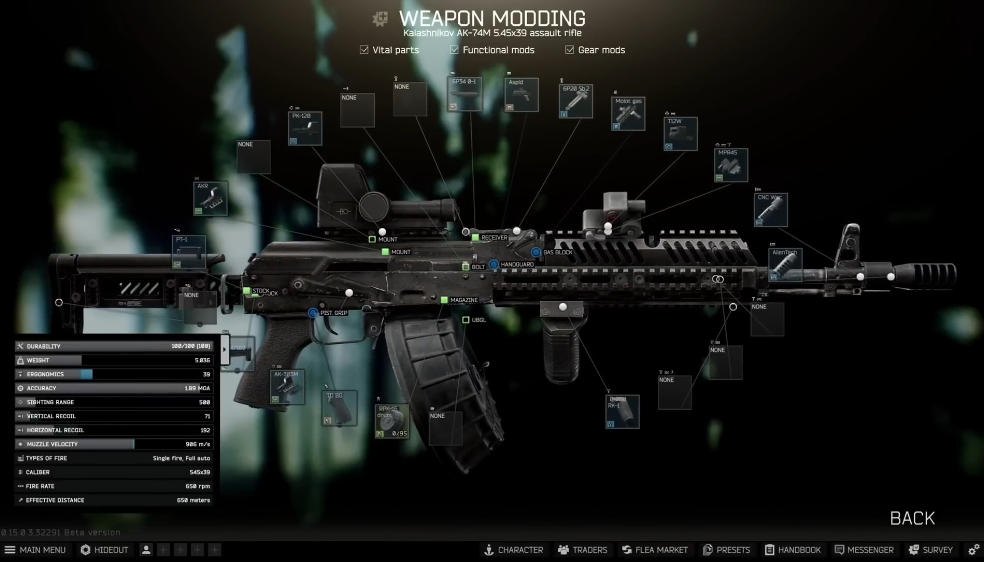The width and height of the screenshot is (984, 562).
Task: Open the Traders screen
Action: 583,550
